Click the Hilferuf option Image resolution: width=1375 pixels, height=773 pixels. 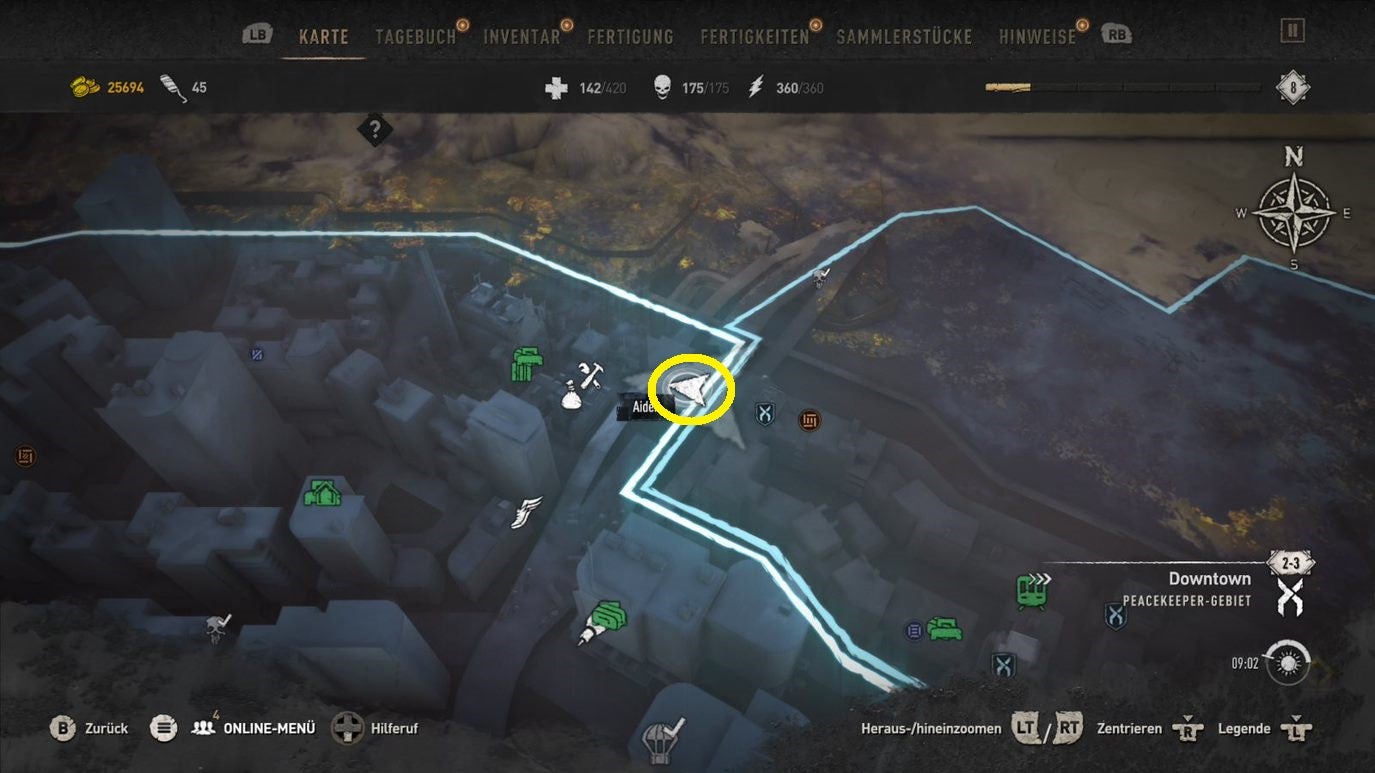click(x=396, y=728)
